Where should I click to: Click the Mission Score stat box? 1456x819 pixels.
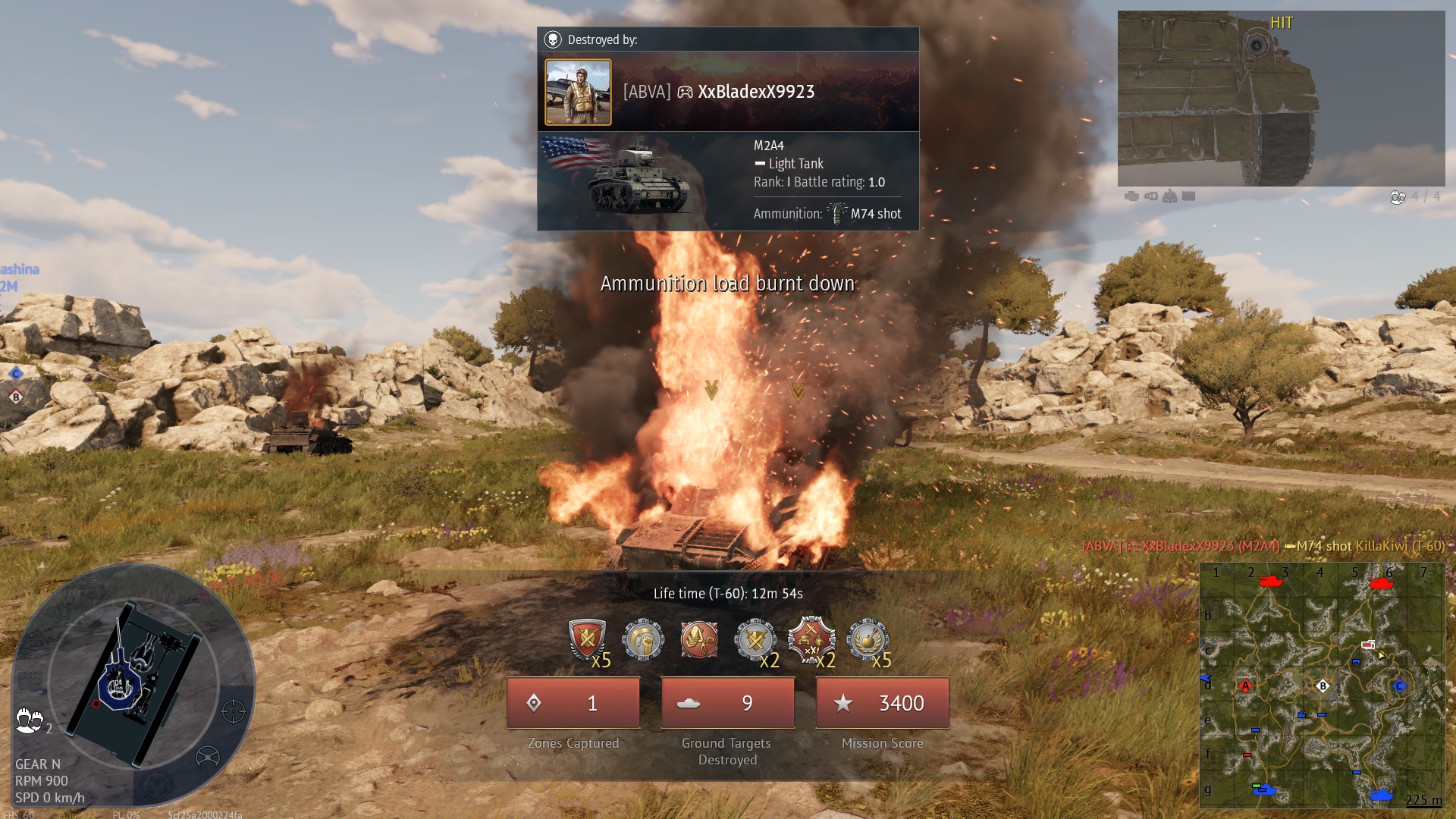click(x=882, y=703)
